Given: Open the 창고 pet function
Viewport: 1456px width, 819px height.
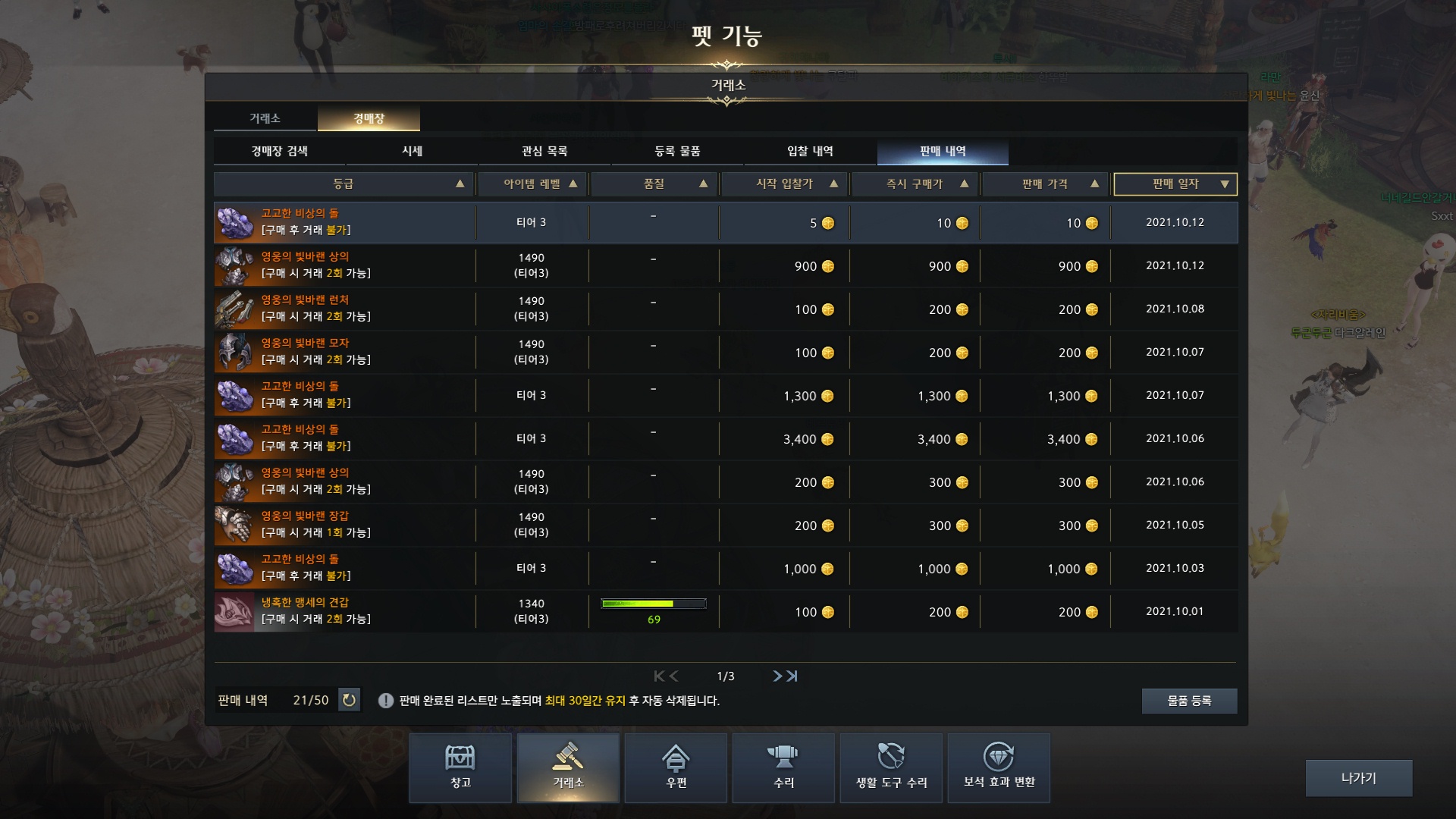Looking at the screenshot, I should pyautogui.click(x=460, y=767).
